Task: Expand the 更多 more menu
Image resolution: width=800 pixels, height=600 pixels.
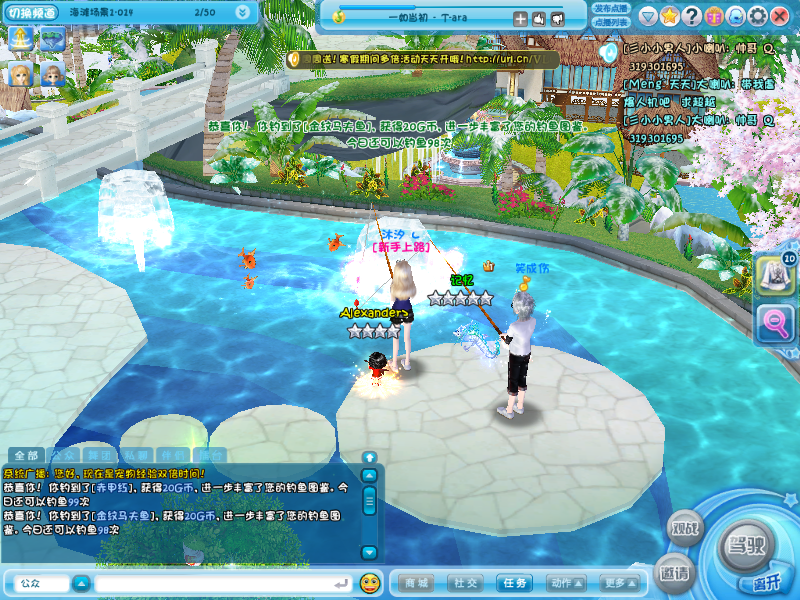Action: pos(617,582)
